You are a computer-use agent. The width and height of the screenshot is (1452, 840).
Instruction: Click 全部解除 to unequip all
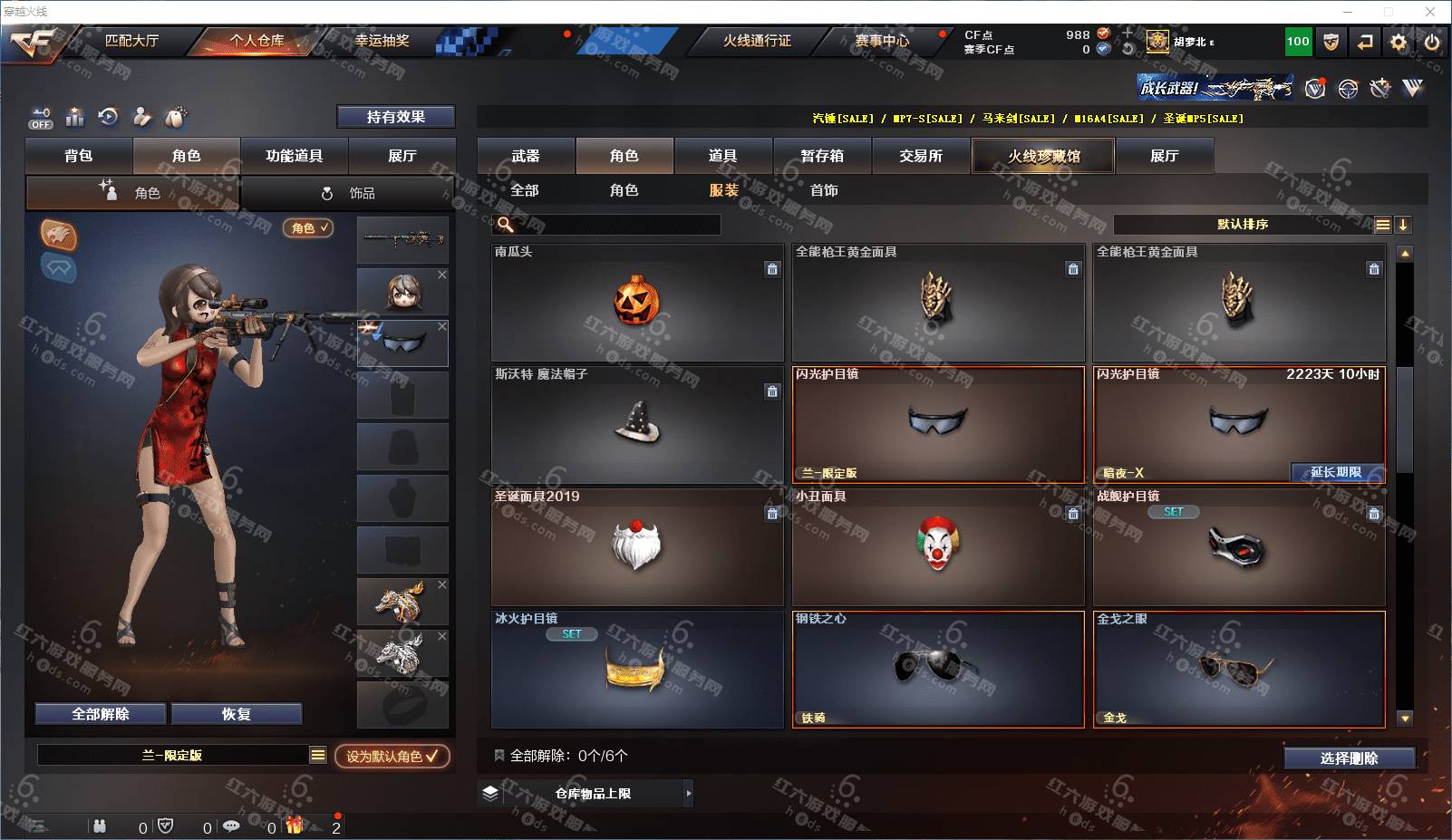(x=101, y=714)
